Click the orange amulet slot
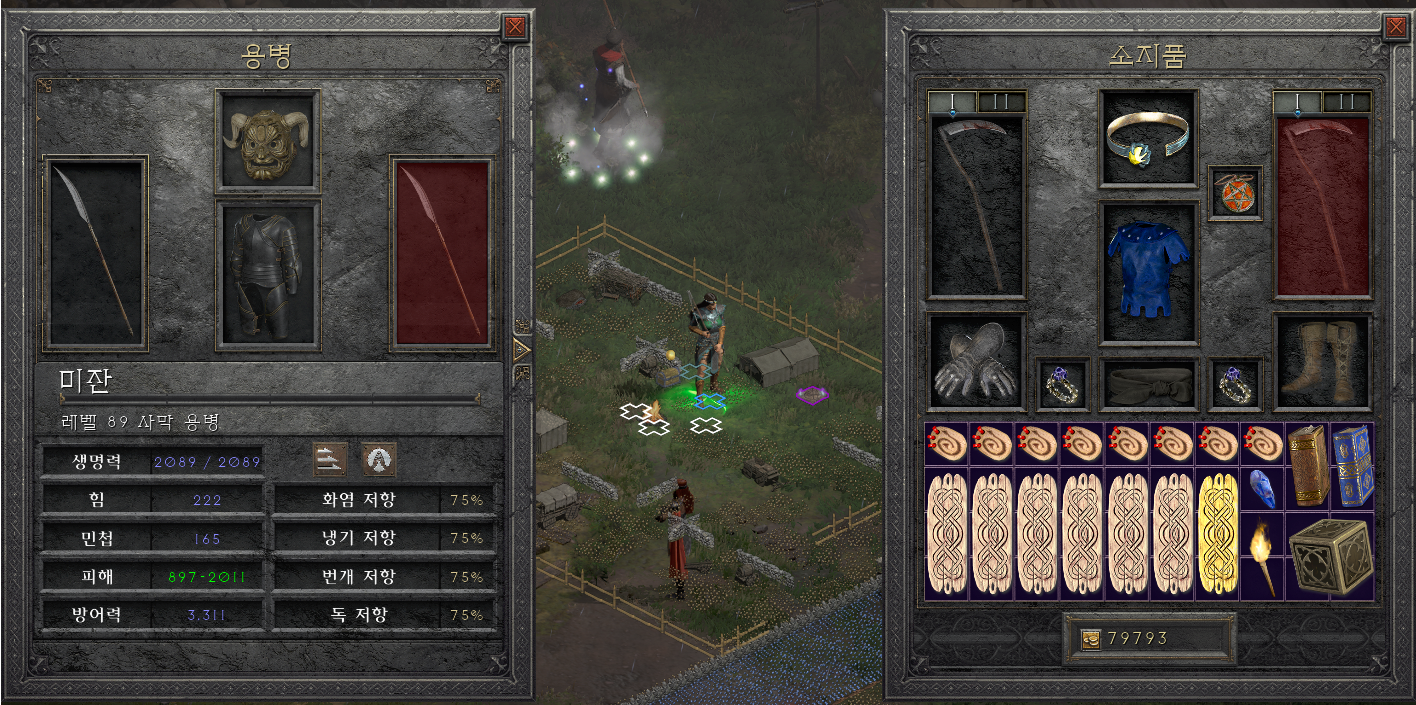The height and width of the screenshot is (705, 1416). 1234,194
